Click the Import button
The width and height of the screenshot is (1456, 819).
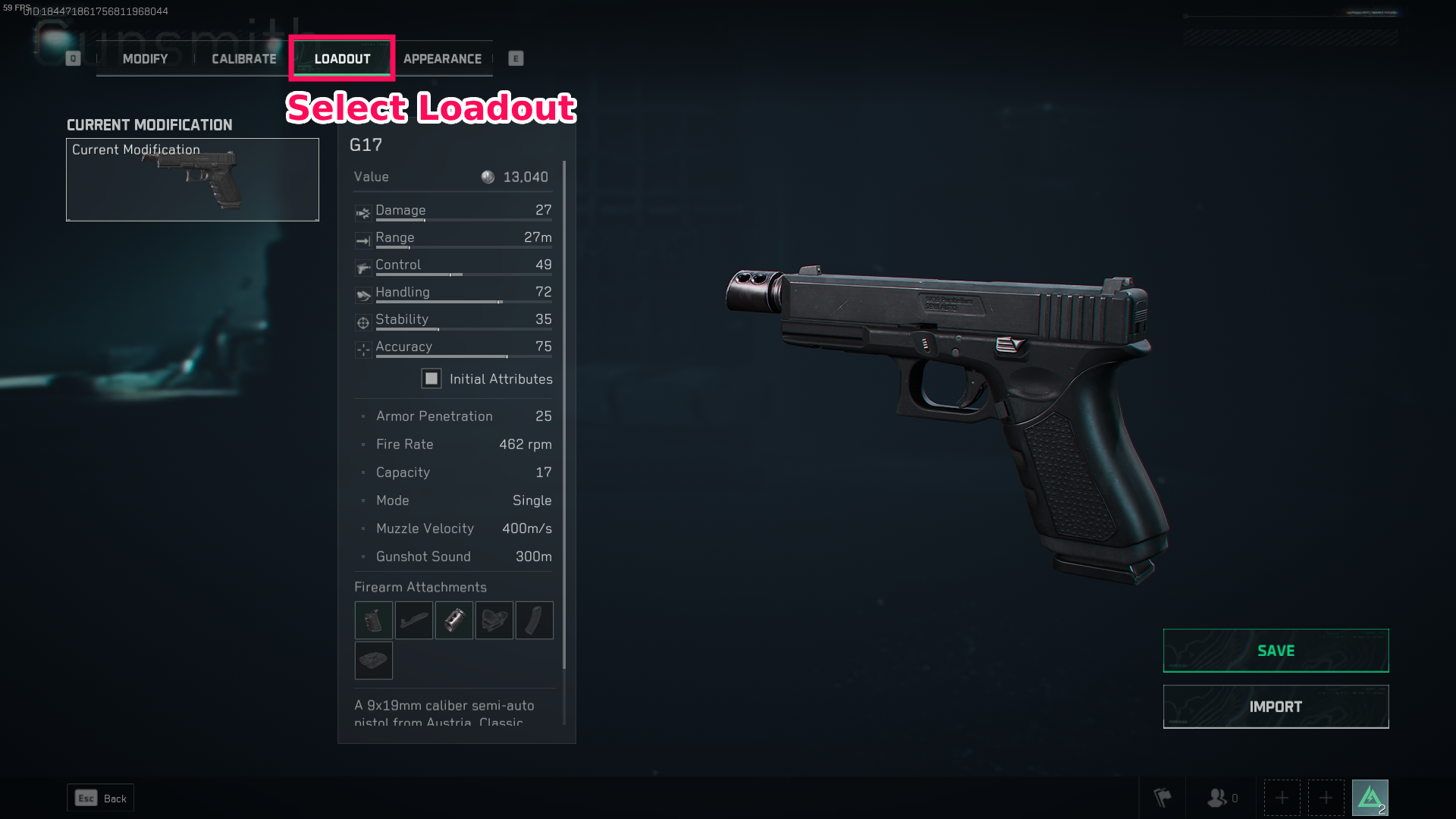[x=1276, y=706]
